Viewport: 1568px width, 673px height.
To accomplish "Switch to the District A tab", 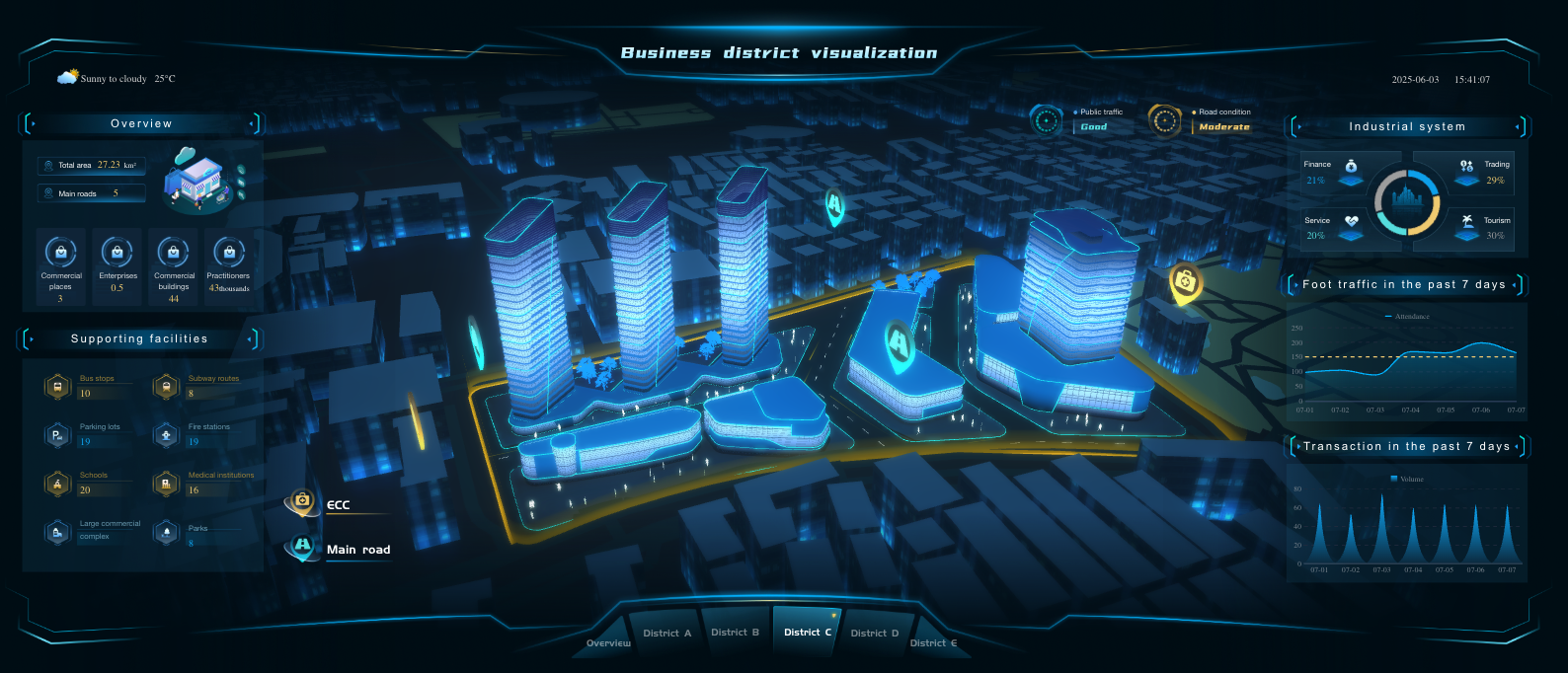I will point(666,634).
